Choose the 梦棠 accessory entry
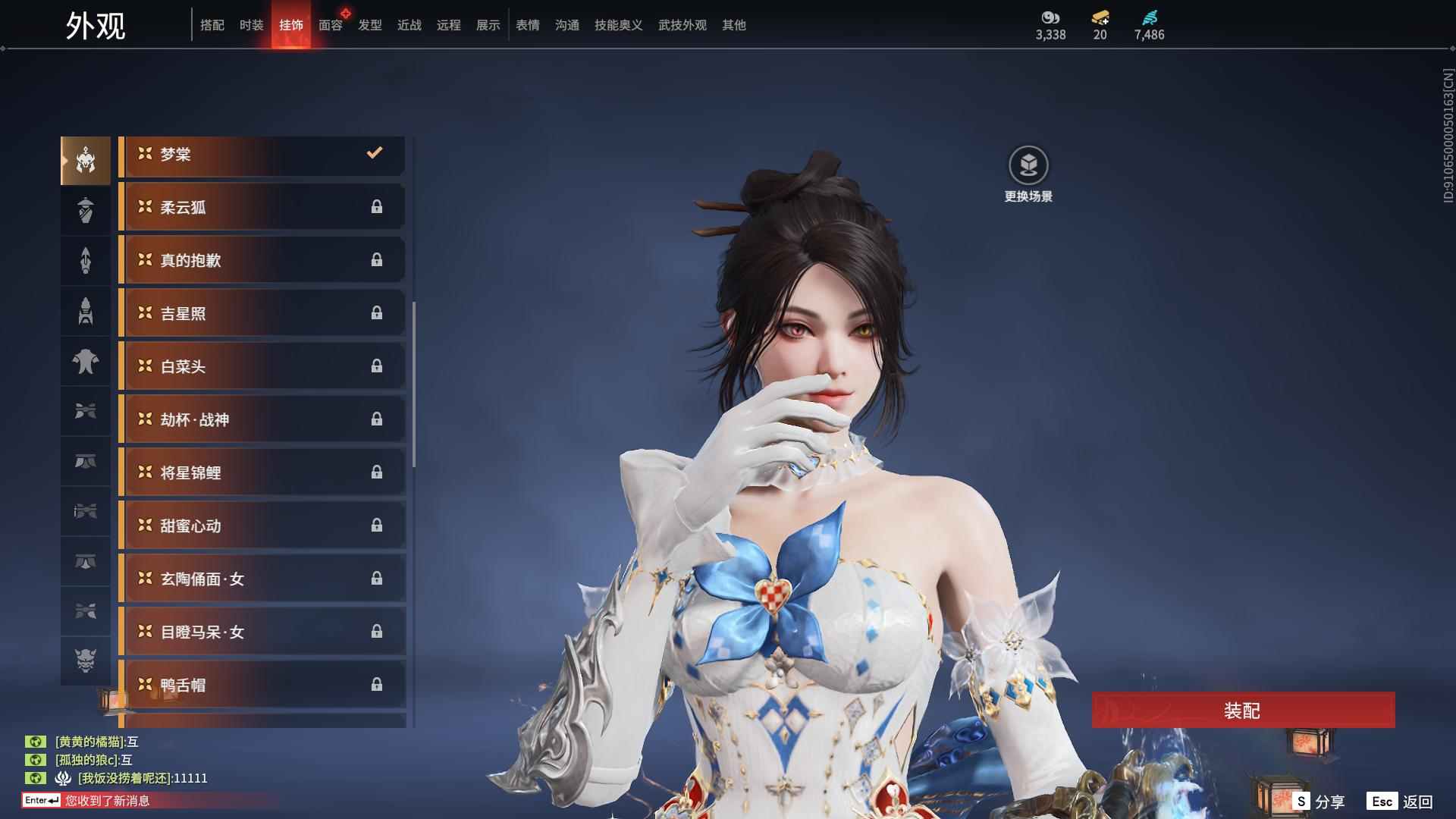1456x819 pixels. pos(262,155)
